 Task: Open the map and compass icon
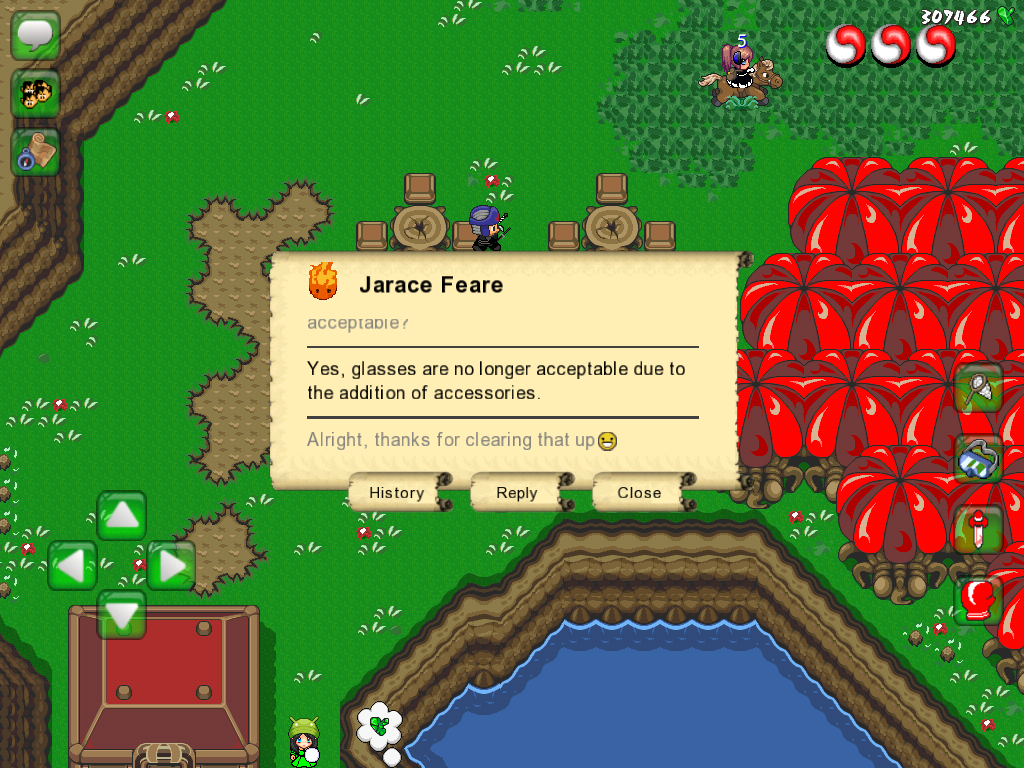[x=36, y=152]
